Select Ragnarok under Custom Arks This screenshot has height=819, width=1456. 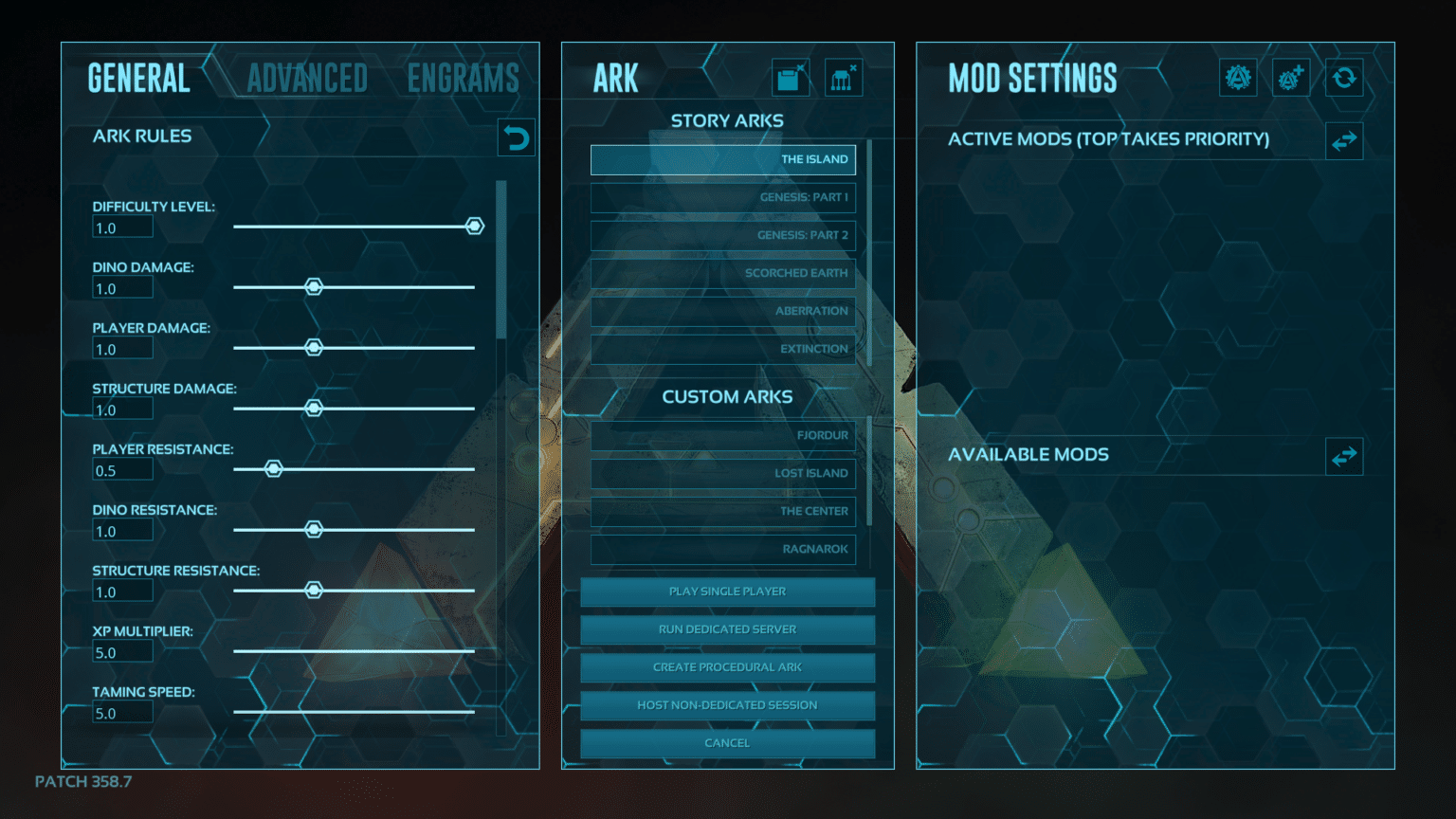tap(722, 550)
